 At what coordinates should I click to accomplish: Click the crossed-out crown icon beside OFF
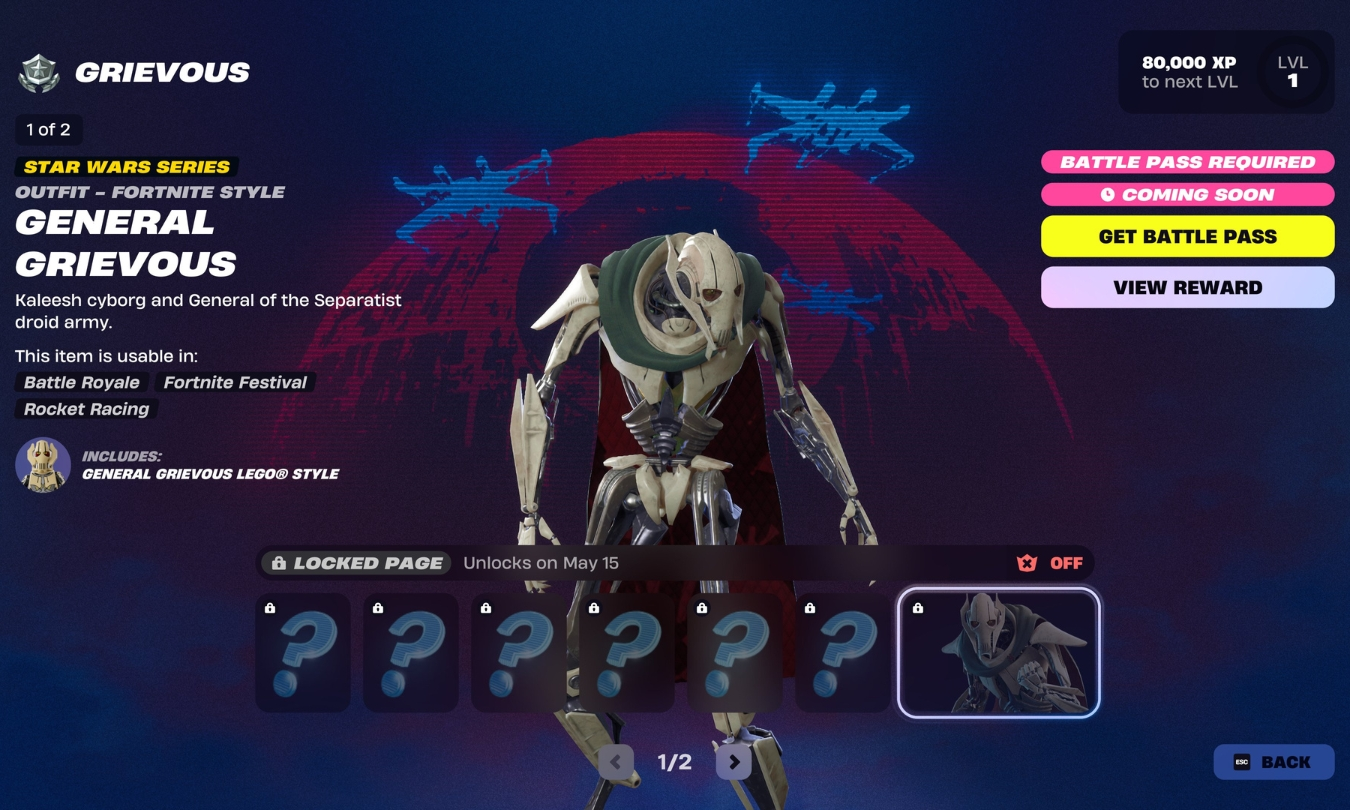pyautogui.click(x=1025, y=562)
